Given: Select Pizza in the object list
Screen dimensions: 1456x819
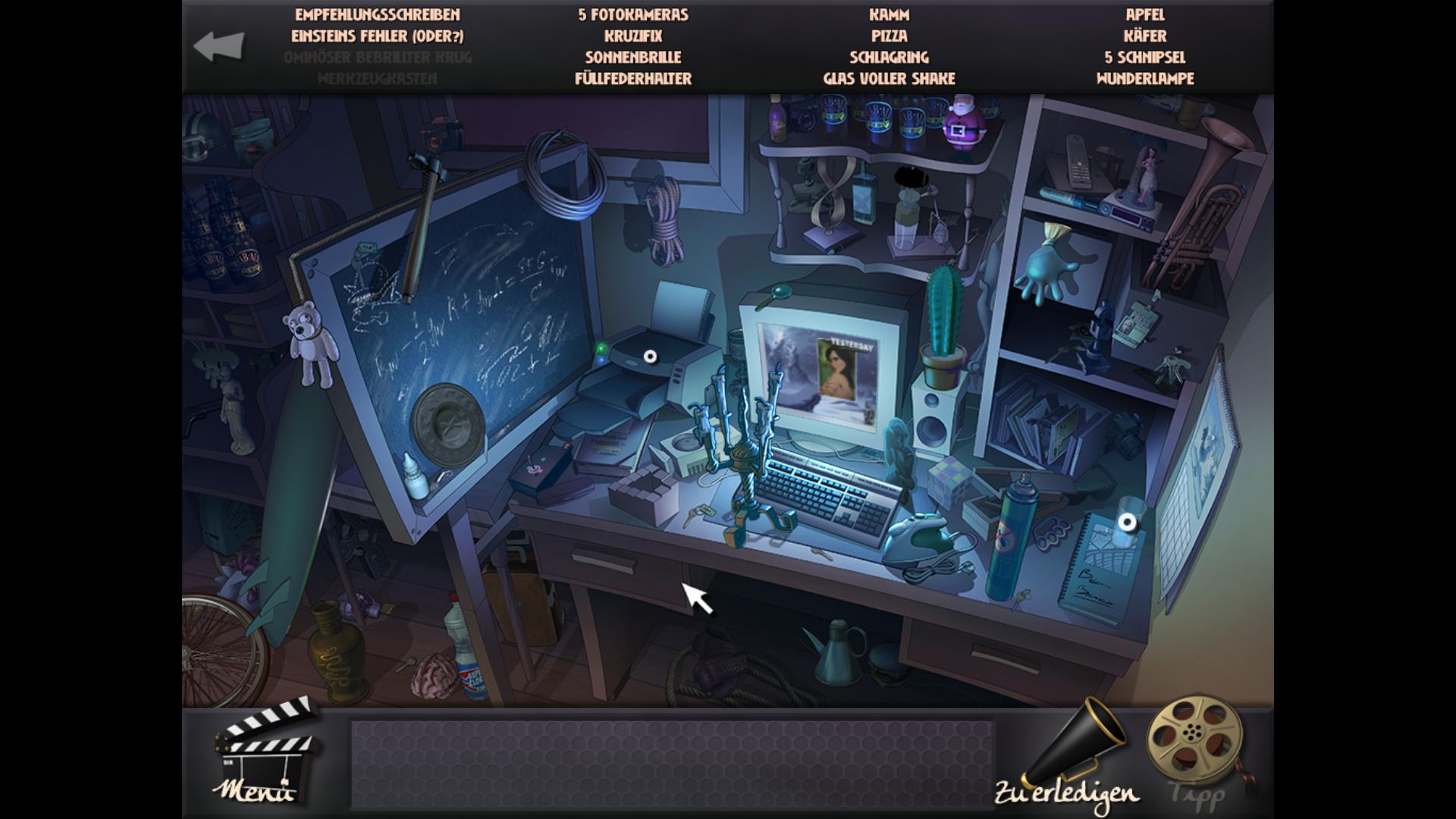Looking at the screenshot, I should (890, 36).
